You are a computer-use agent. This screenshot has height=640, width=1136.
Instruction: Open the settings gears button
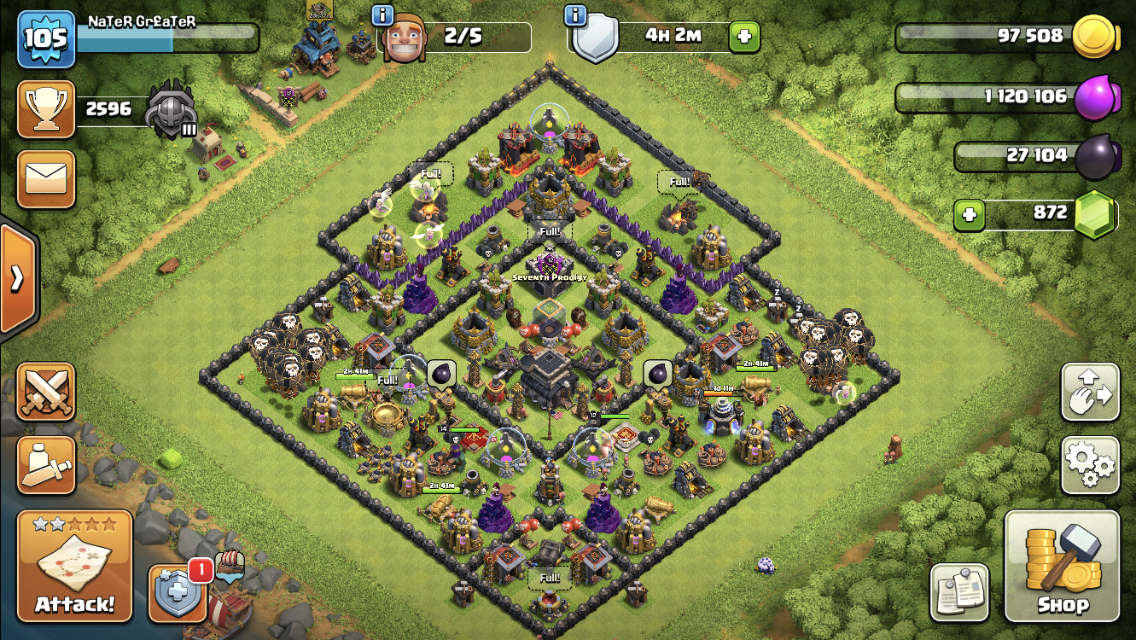click(1089, 464)
